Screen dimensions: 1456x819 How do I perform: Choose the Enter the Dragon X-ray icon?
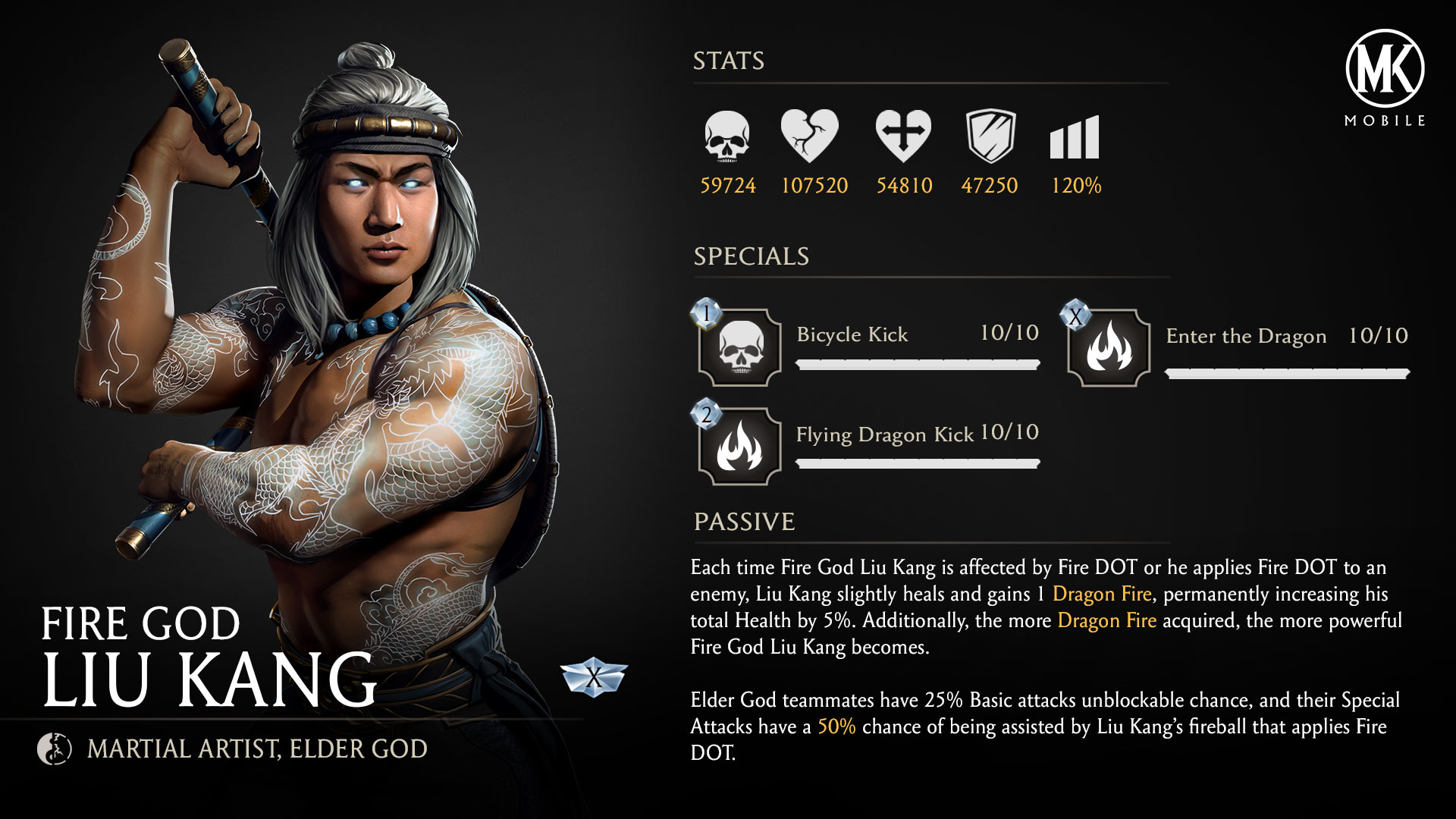(x=1108, y=348)
